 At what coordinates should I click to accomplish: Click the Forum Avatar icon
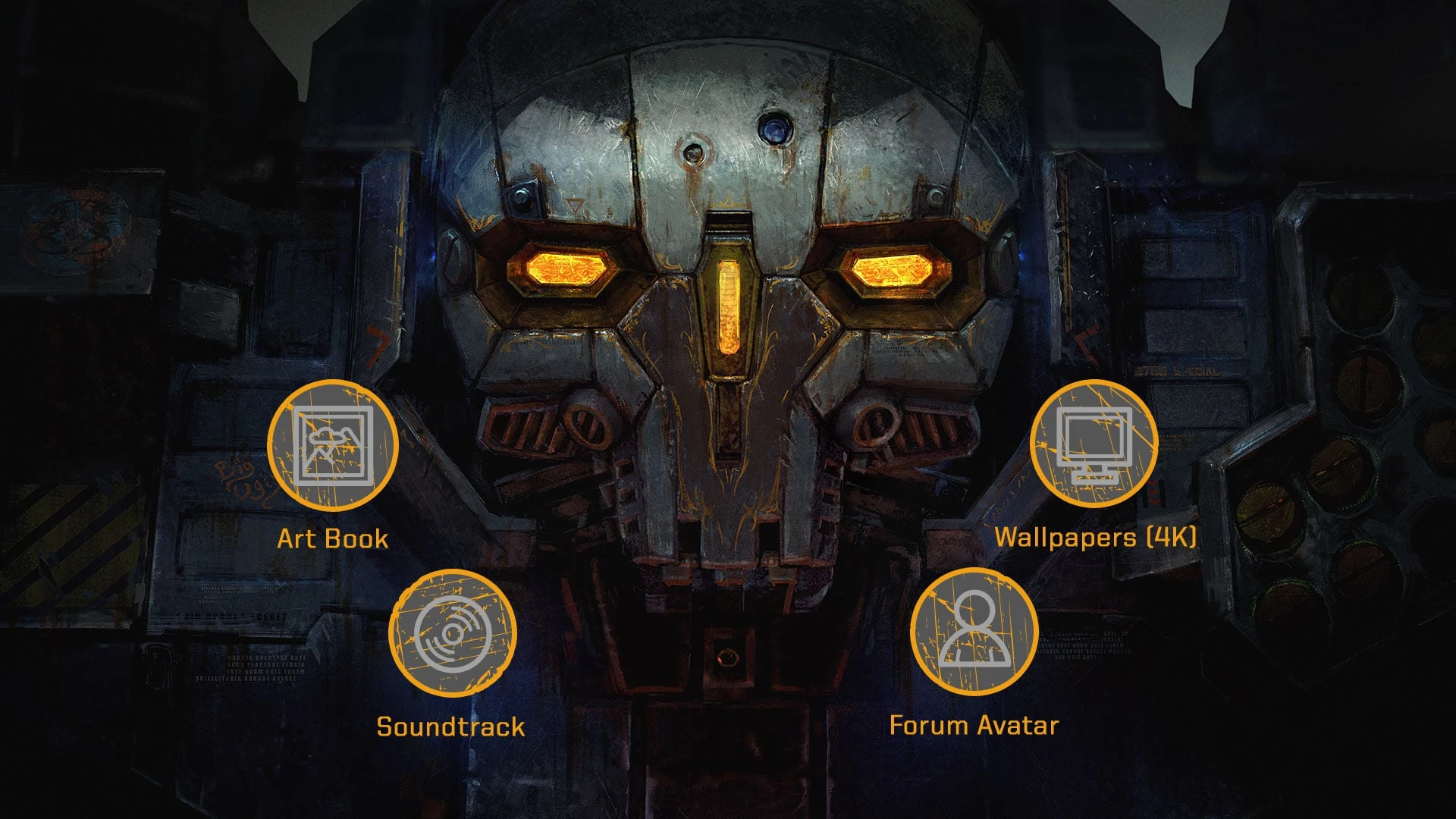point(974,631)
